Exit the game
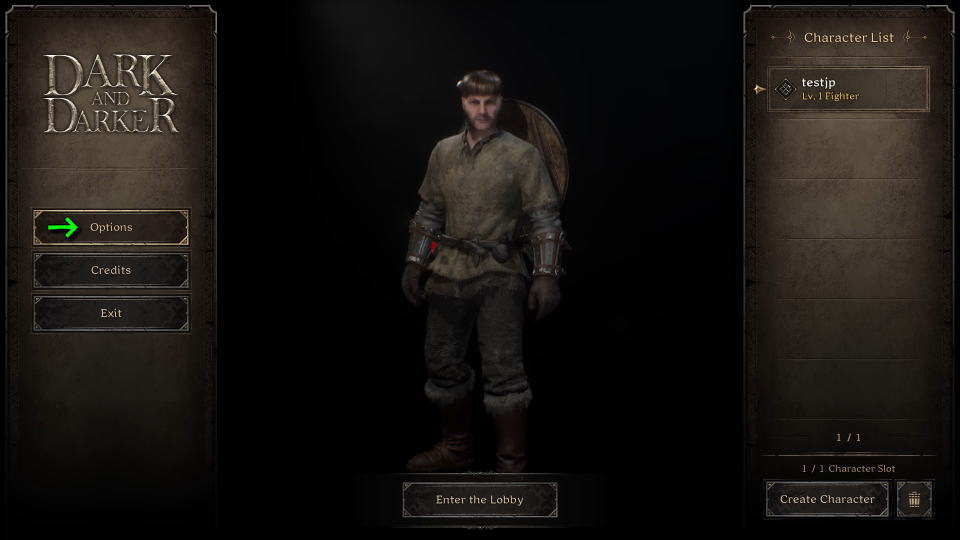 (111, 313)
